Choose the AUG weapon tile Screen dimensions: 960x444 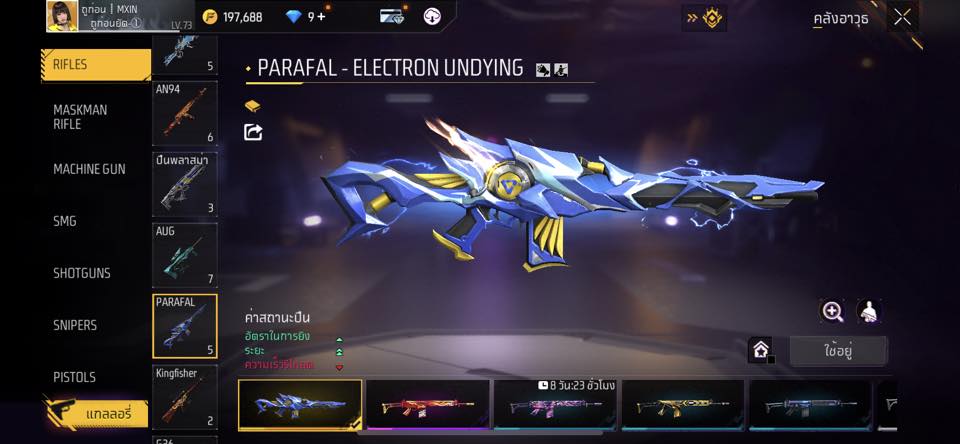[x=184, y=254]
